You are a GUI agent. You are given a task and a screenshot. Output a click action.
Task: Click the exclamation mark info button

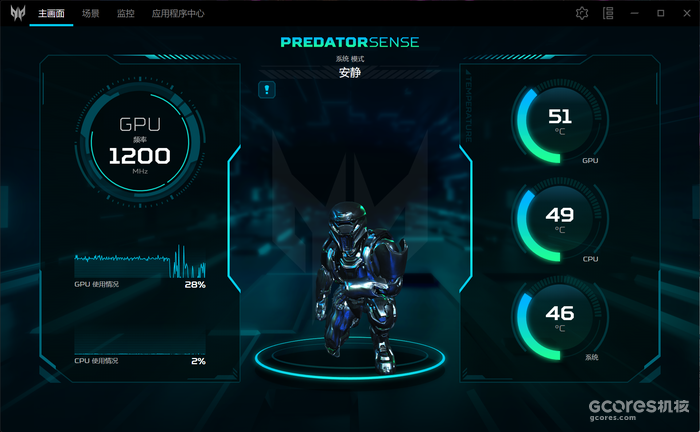tap(267, 90)
